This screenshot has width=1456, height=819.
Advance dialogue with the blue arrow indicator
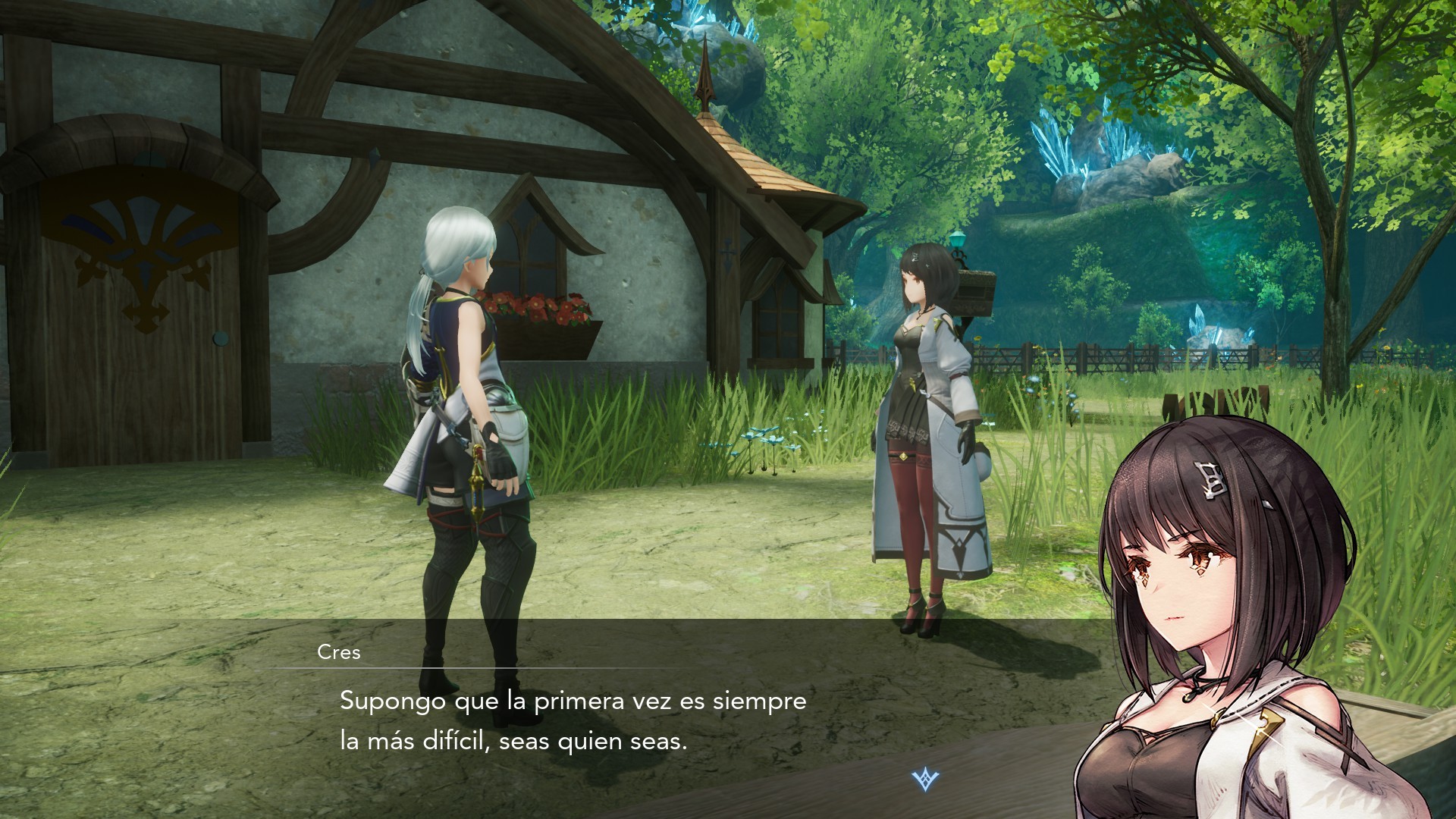pos(924,780)
